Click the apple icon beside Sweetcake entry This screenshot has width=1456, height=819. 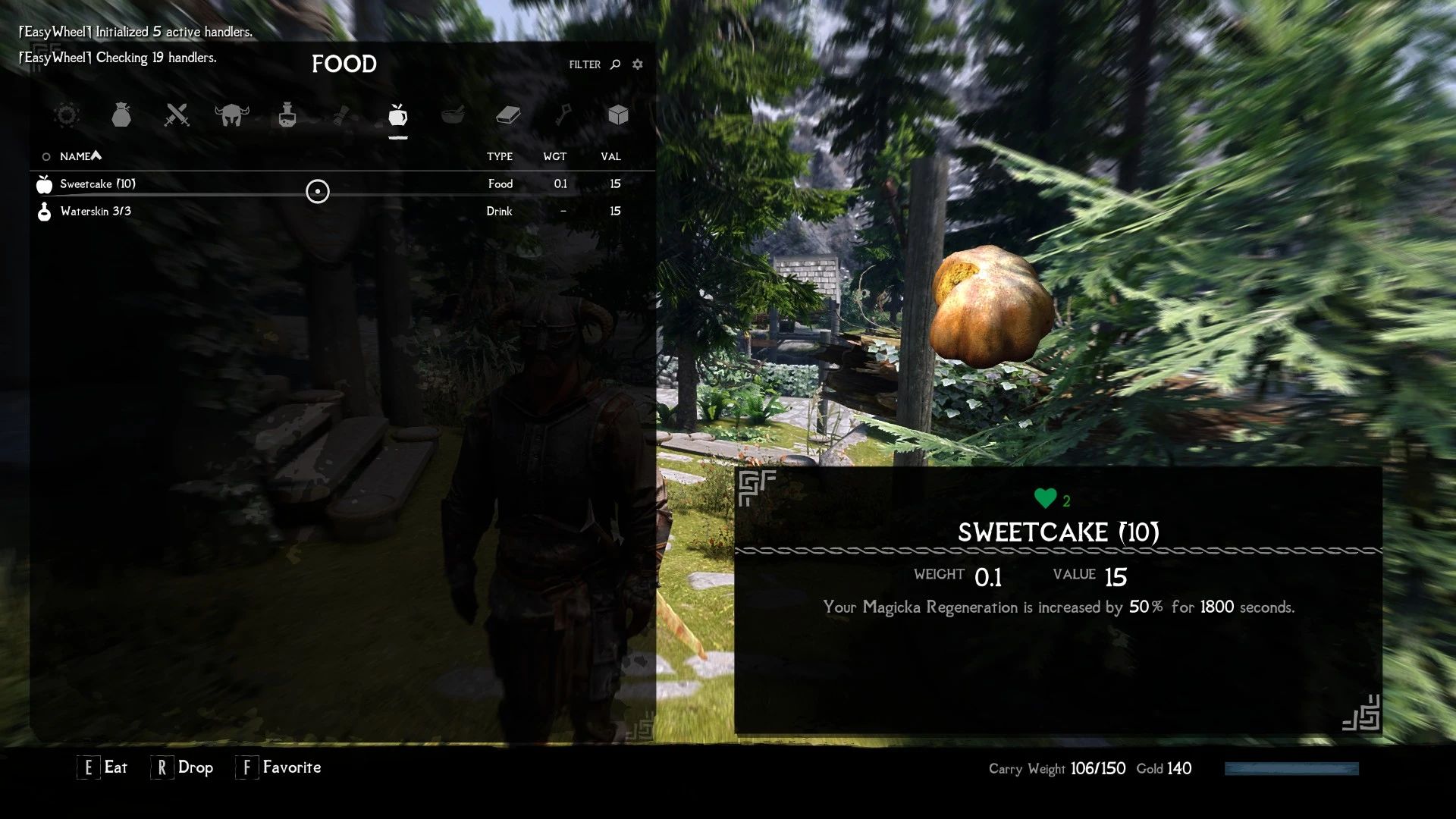pyautogui.click(x=43, y=183)
